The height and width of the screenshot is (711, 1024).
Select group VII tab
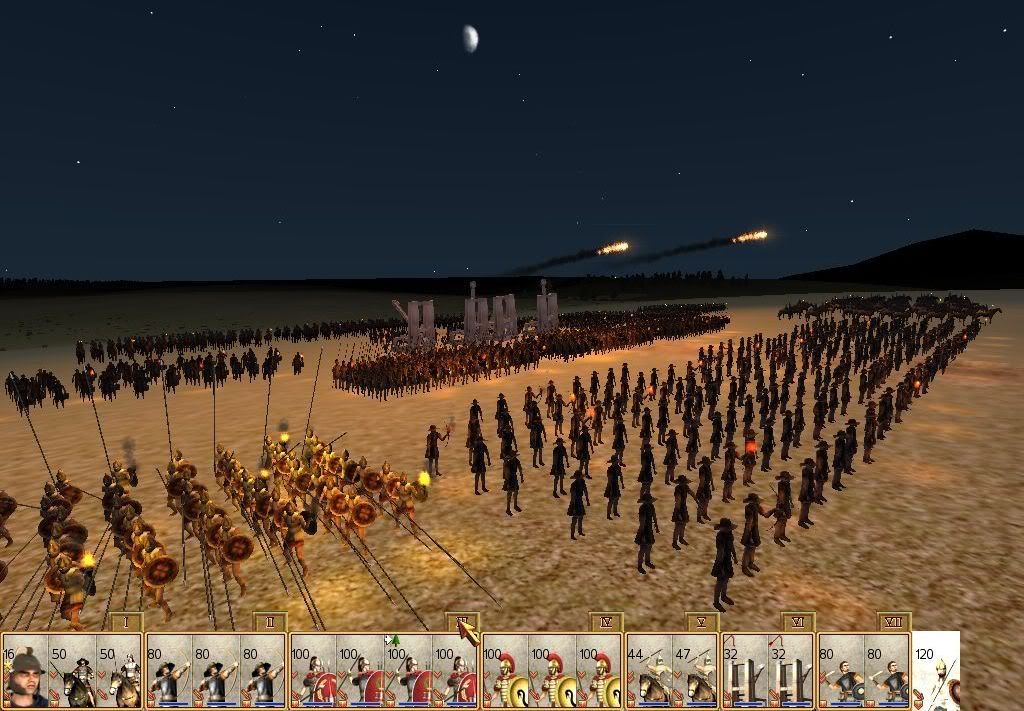coord(894,622)
